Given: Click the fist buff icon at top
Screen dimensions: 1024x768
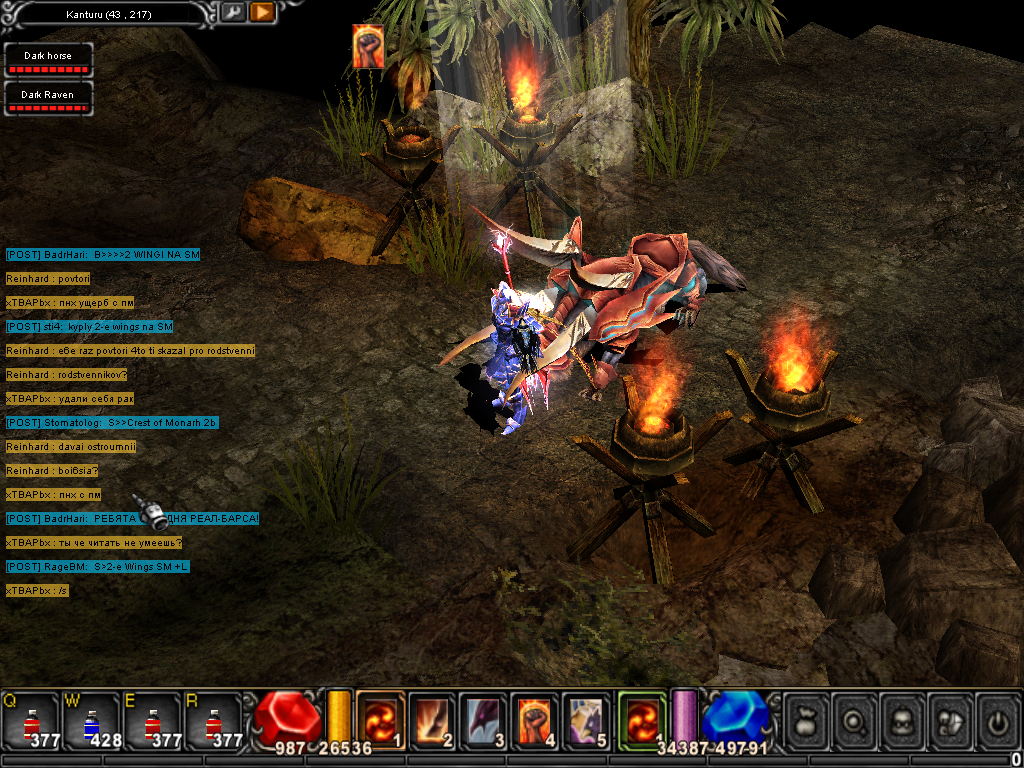Looking at the screenshot, I should point(368,47).
